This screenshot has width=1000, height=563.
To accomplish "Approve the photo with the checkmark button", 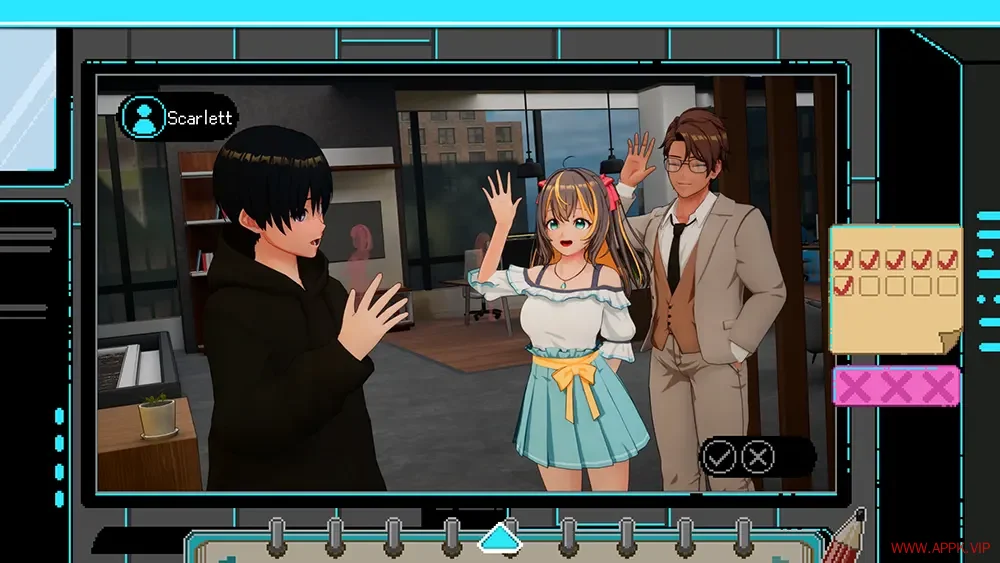I will (719, 457).
